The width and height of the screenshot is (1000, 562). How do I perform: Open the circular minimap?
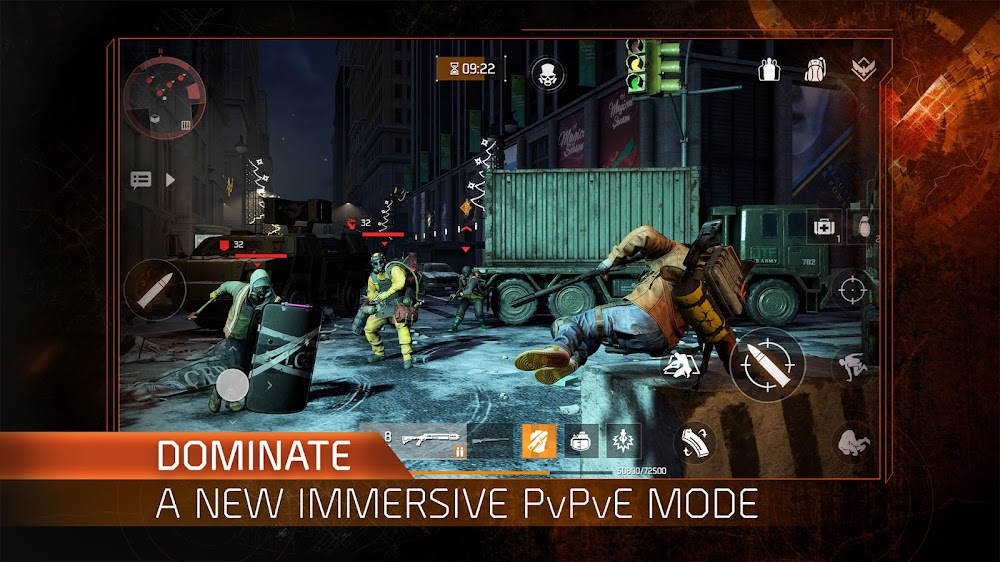[x=159, y=97]
